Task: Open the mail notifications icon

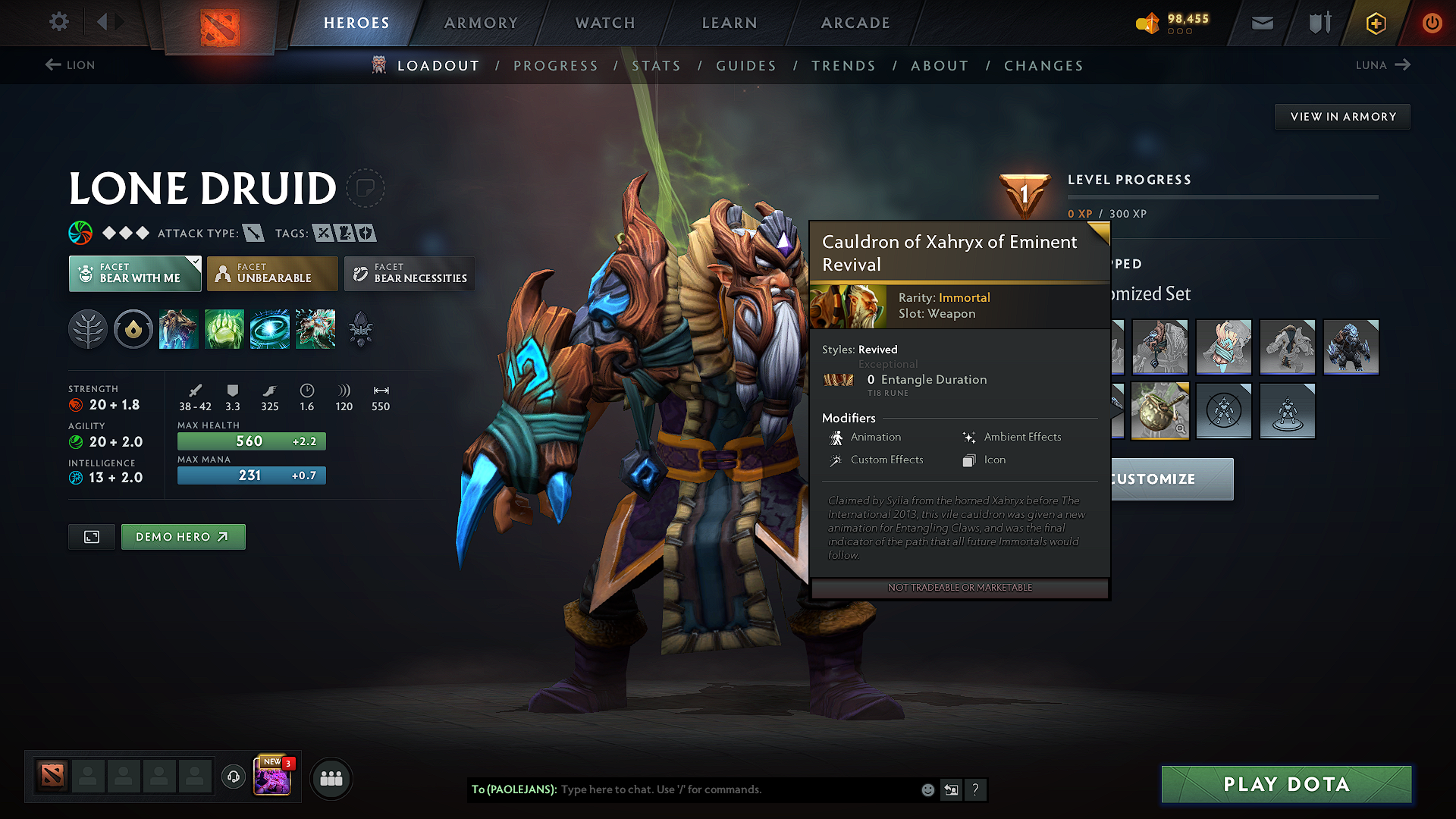Action: 1261,23
